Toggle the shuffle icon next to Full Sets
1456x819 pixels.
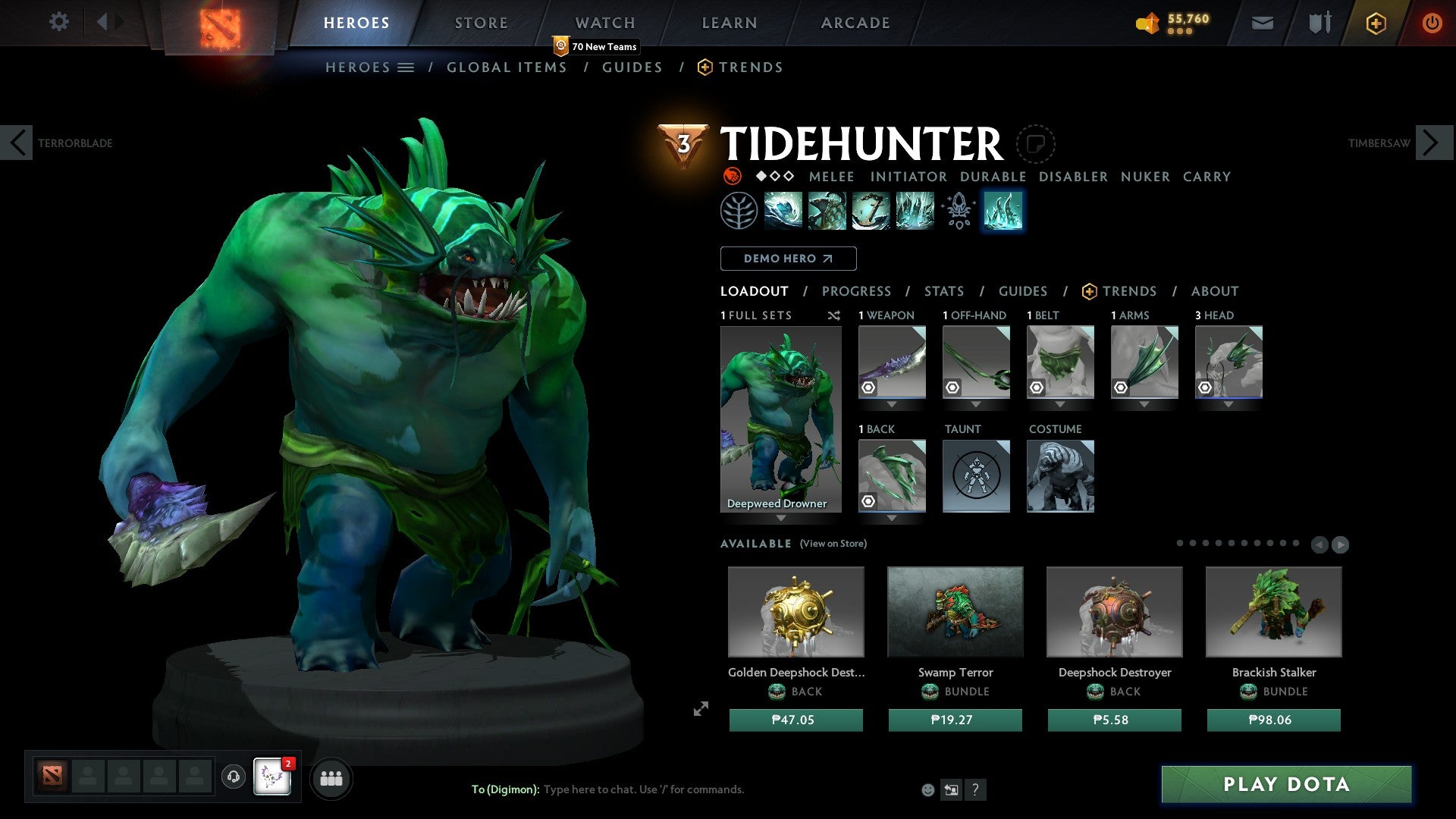[x=834, y=315]
